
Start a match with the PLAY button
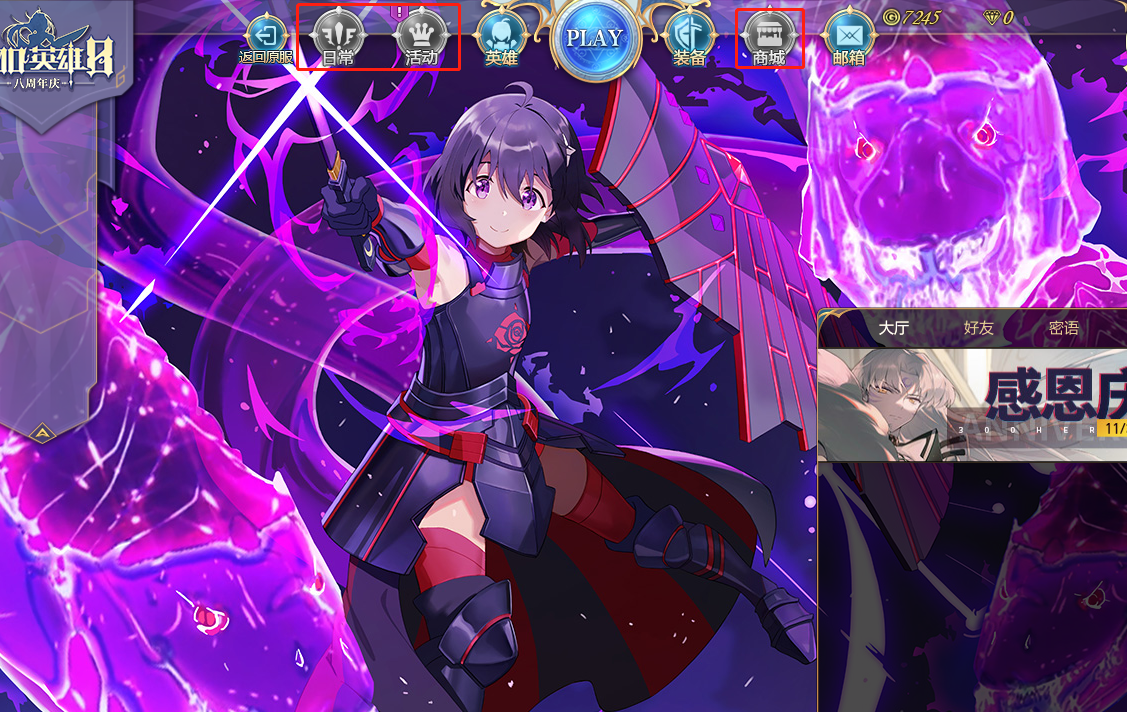coord(595,39)
